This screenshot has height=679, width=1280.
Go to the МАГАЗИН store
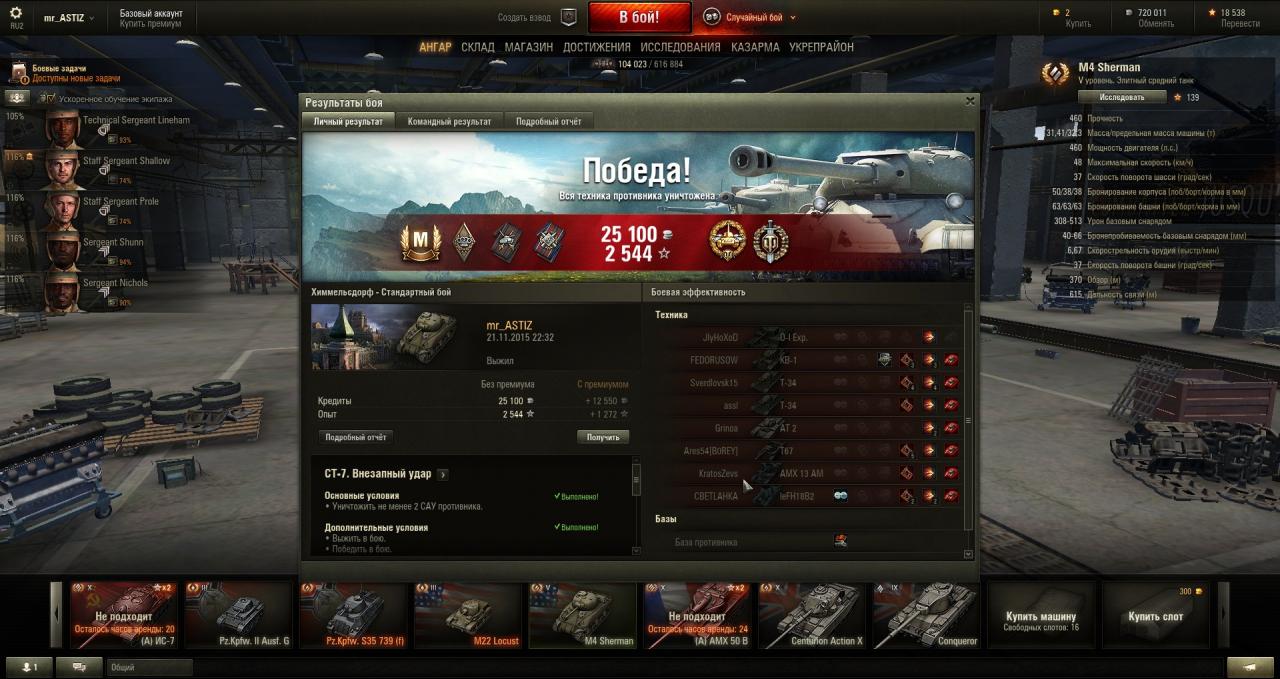[x=528, y=47]
